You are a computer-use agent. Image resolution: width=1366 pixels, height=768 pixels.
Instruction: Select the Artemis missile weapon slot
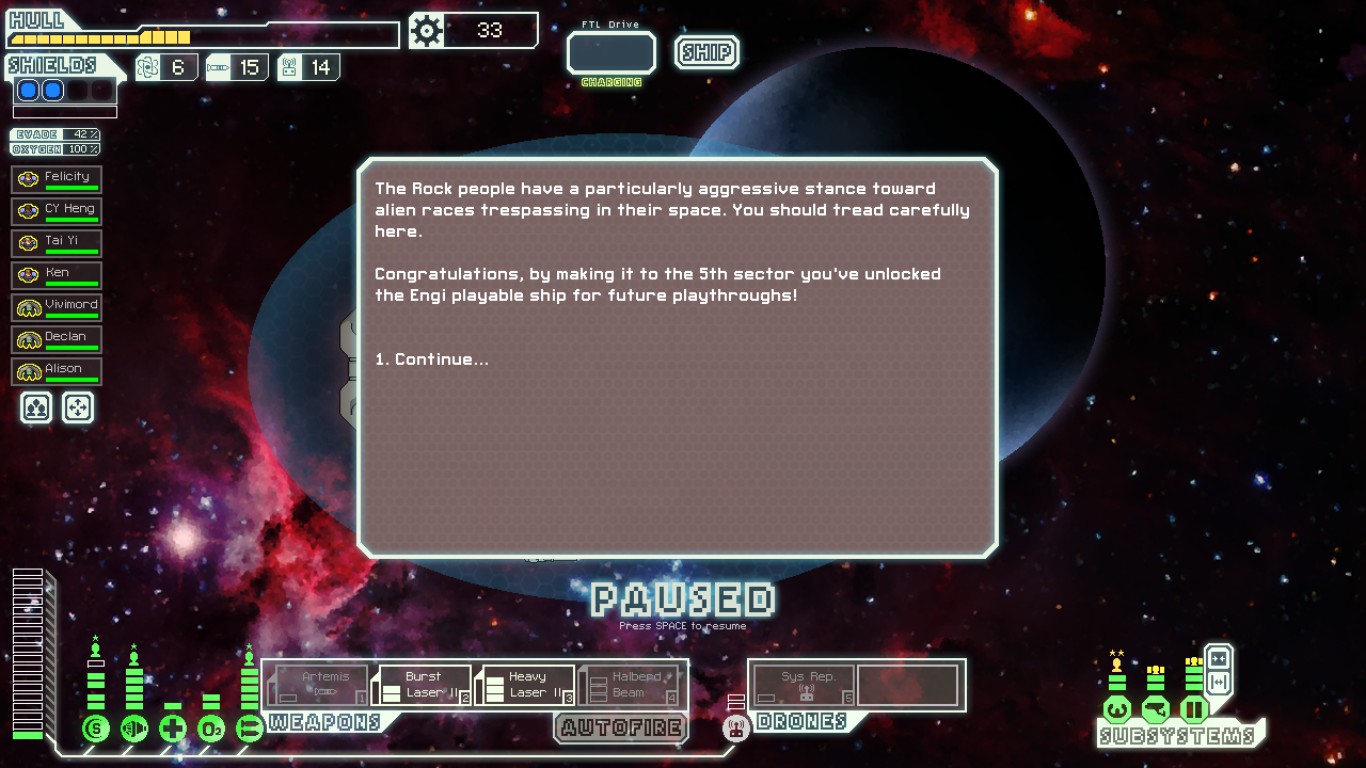point(320,685)
